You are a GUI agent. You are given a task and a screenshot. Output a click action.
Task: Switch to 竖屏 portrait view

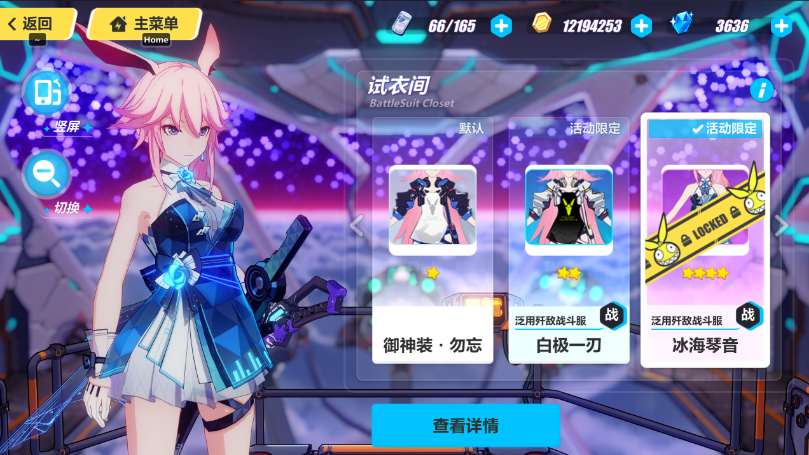(x=47, y=92)
